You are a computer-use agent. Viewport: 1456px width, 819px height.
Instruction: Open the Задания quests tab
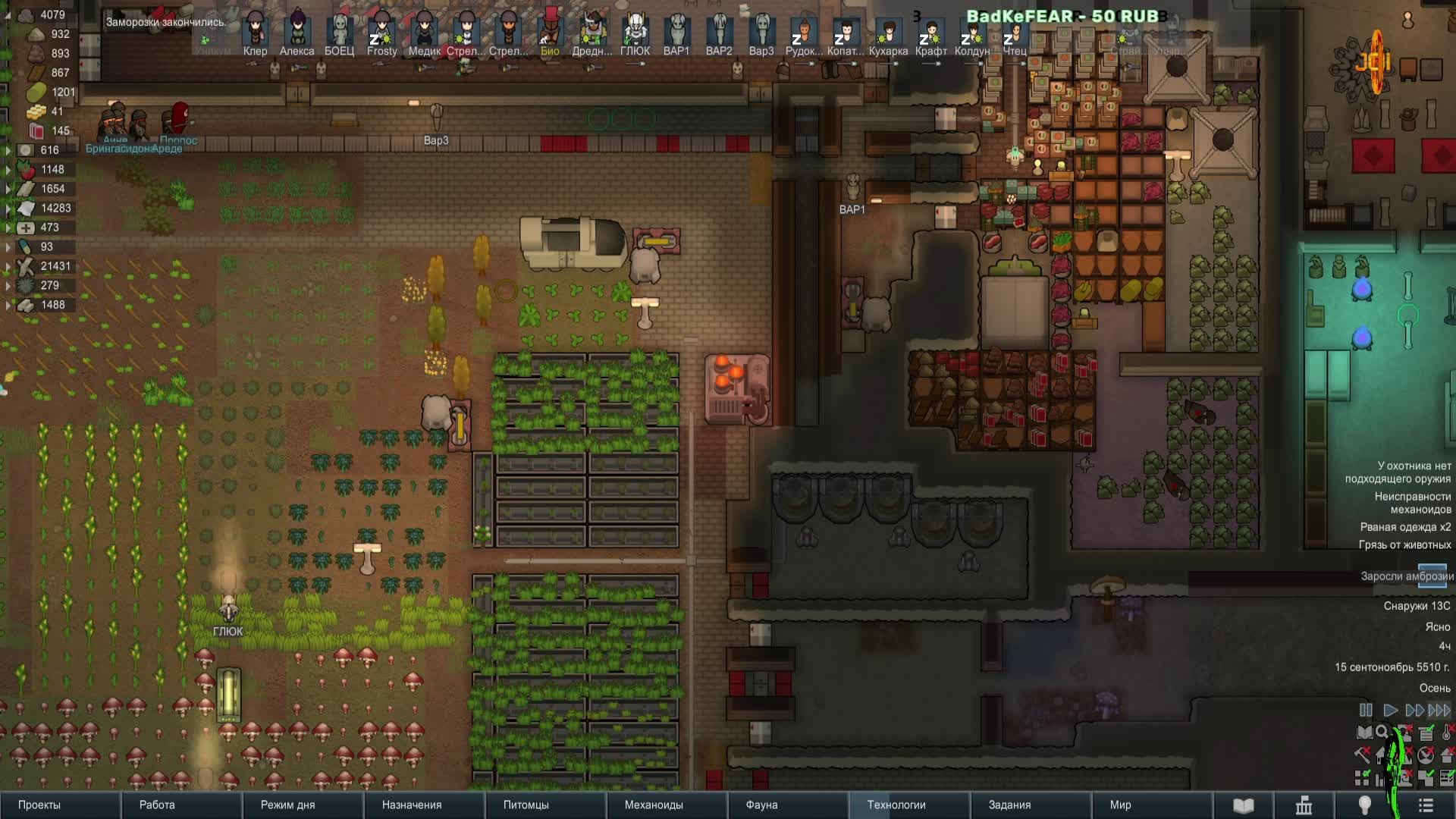point(1009,805)
